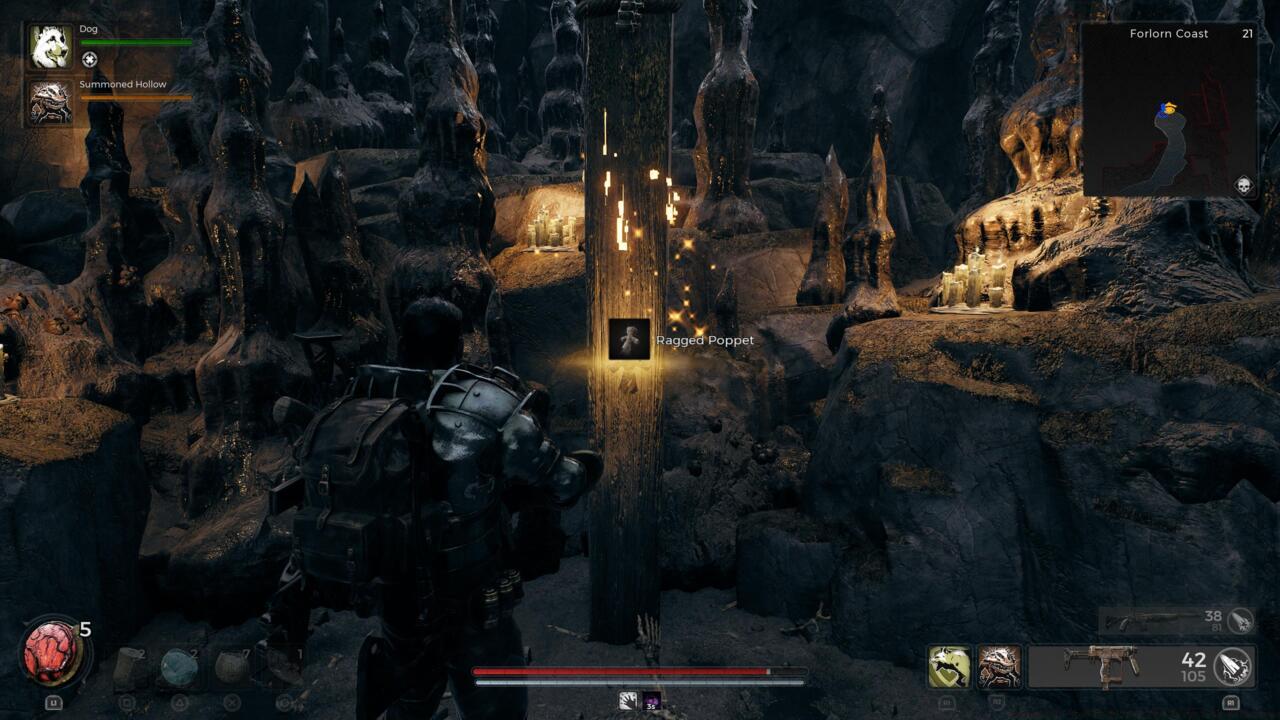This screenshot has width=1280, height=720.
Task: Click the skull marker below the minimap
Action: coord(1244,185)
